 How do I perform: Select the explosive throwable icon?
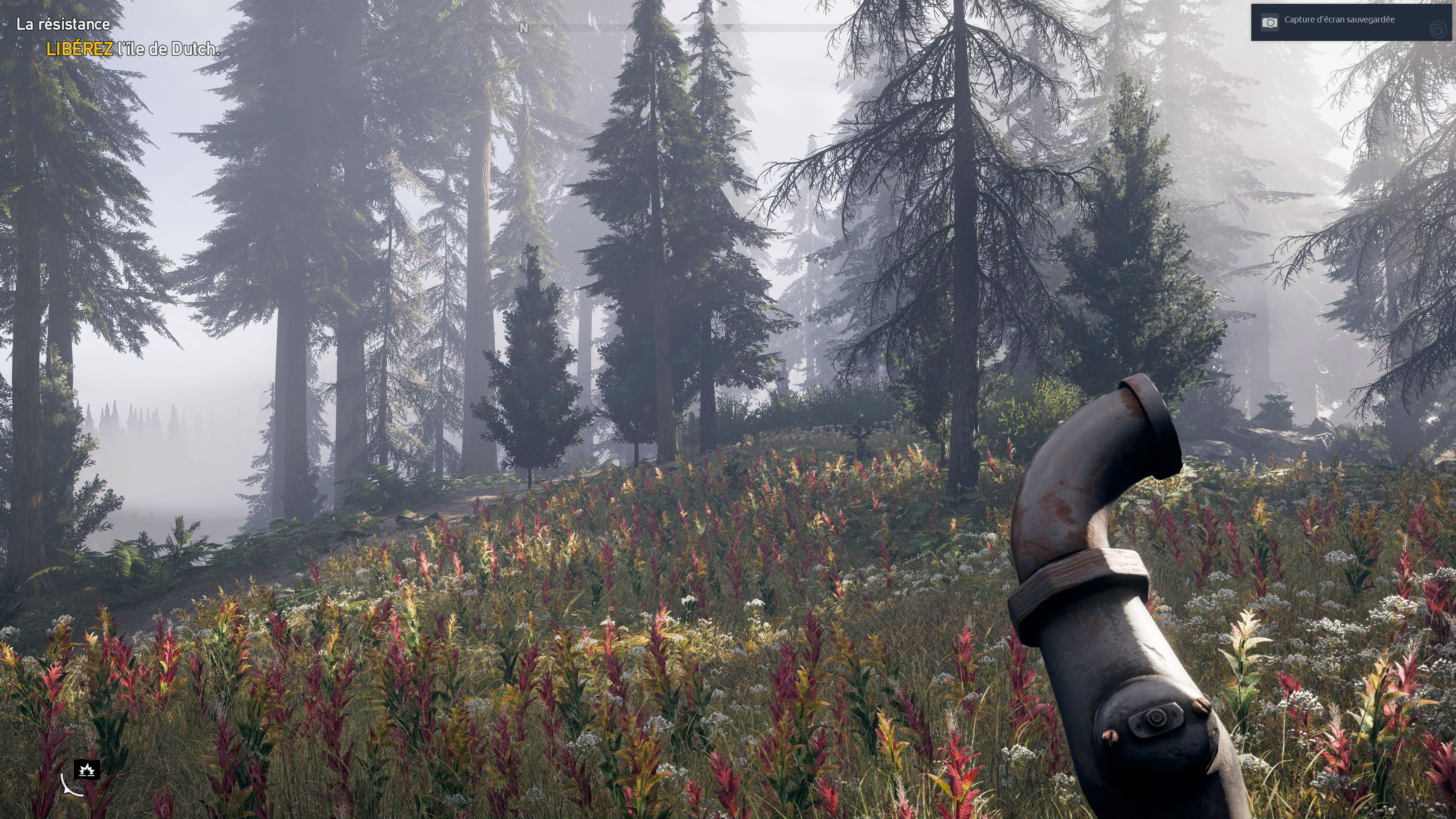pos(87,769)
